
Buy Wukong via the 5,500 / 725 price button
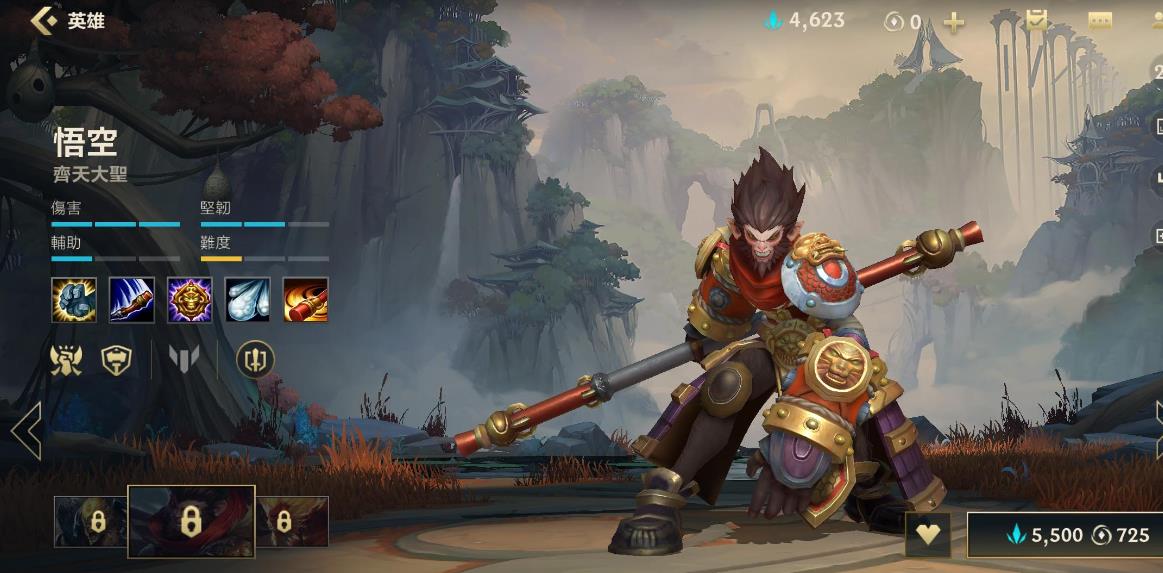point(1064,535)
